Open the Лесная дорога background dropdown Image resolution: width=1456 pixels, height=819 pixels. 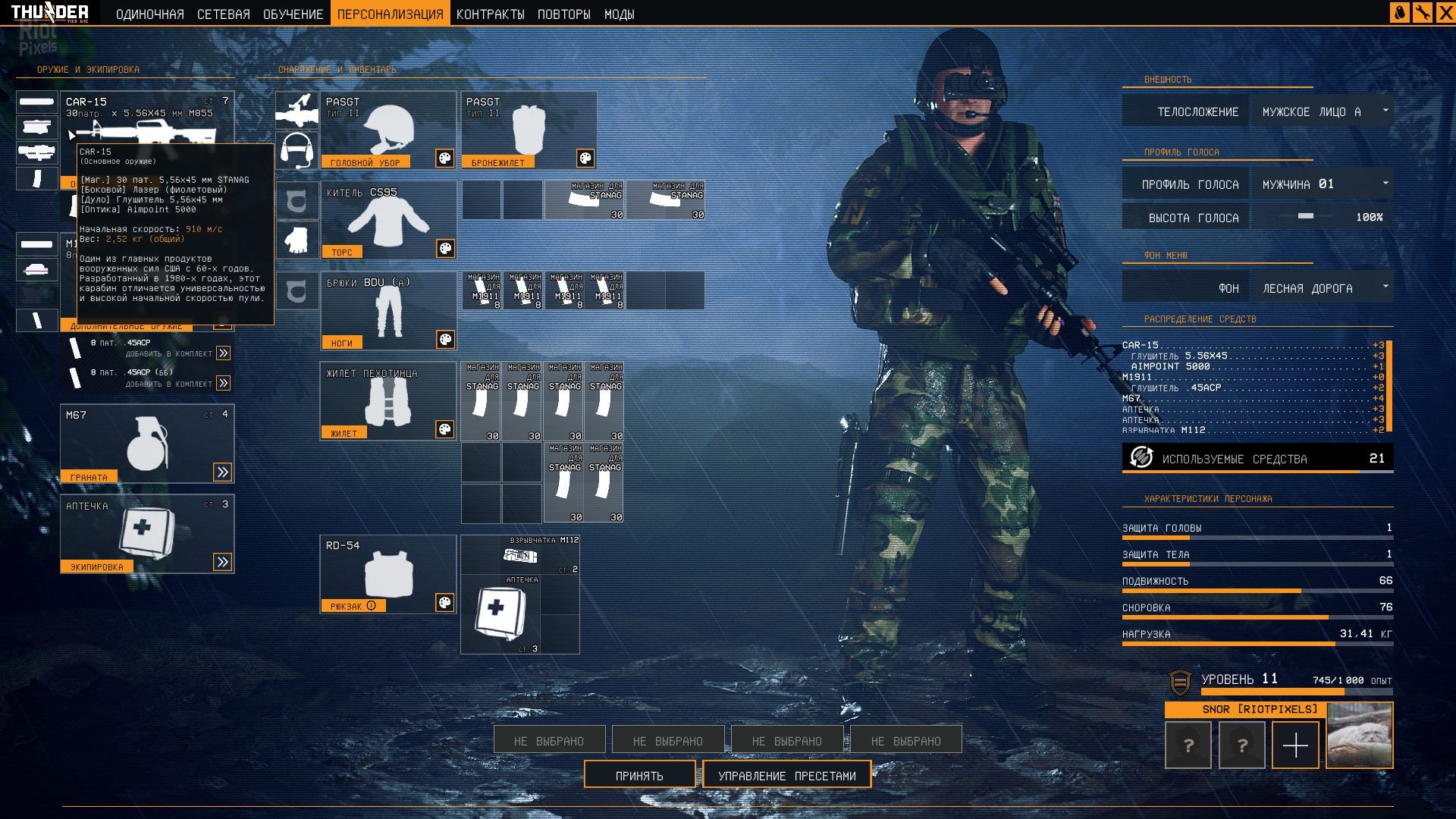pyautogui.click(x=1323, y=288)
